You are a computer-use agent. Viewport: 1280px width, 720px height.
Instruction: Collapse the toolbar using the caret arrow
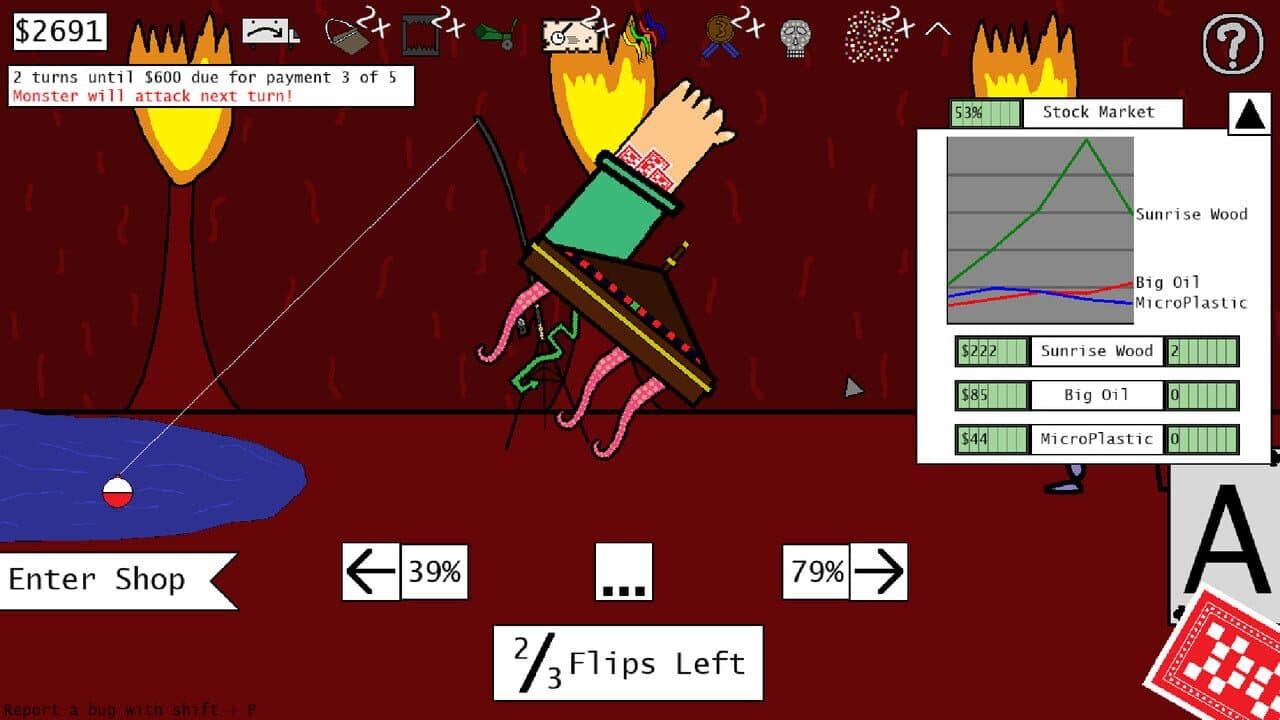[935, 30]
